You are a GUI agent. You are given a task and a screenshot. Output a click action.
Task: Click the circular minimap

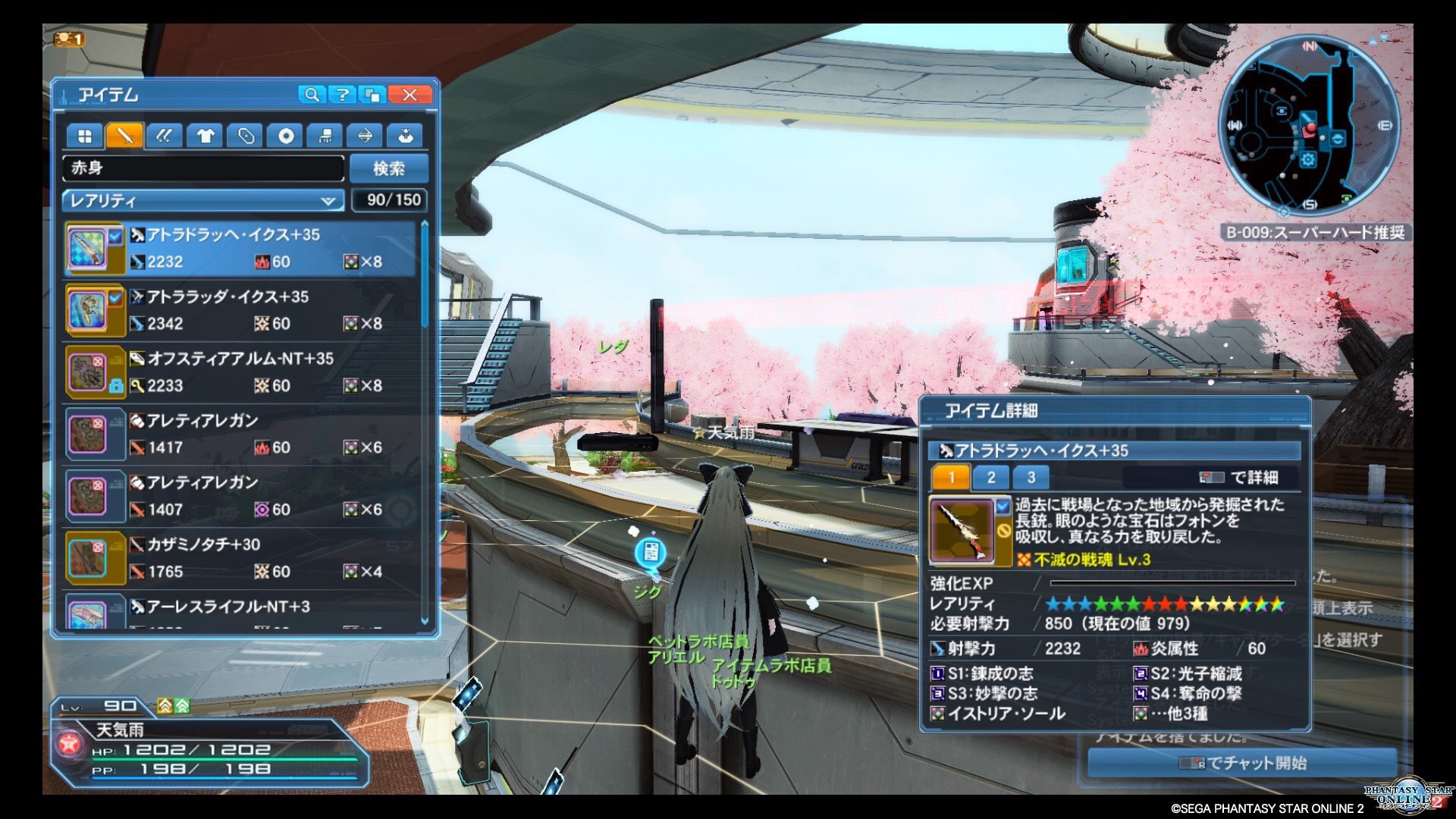pos(1309,125)
